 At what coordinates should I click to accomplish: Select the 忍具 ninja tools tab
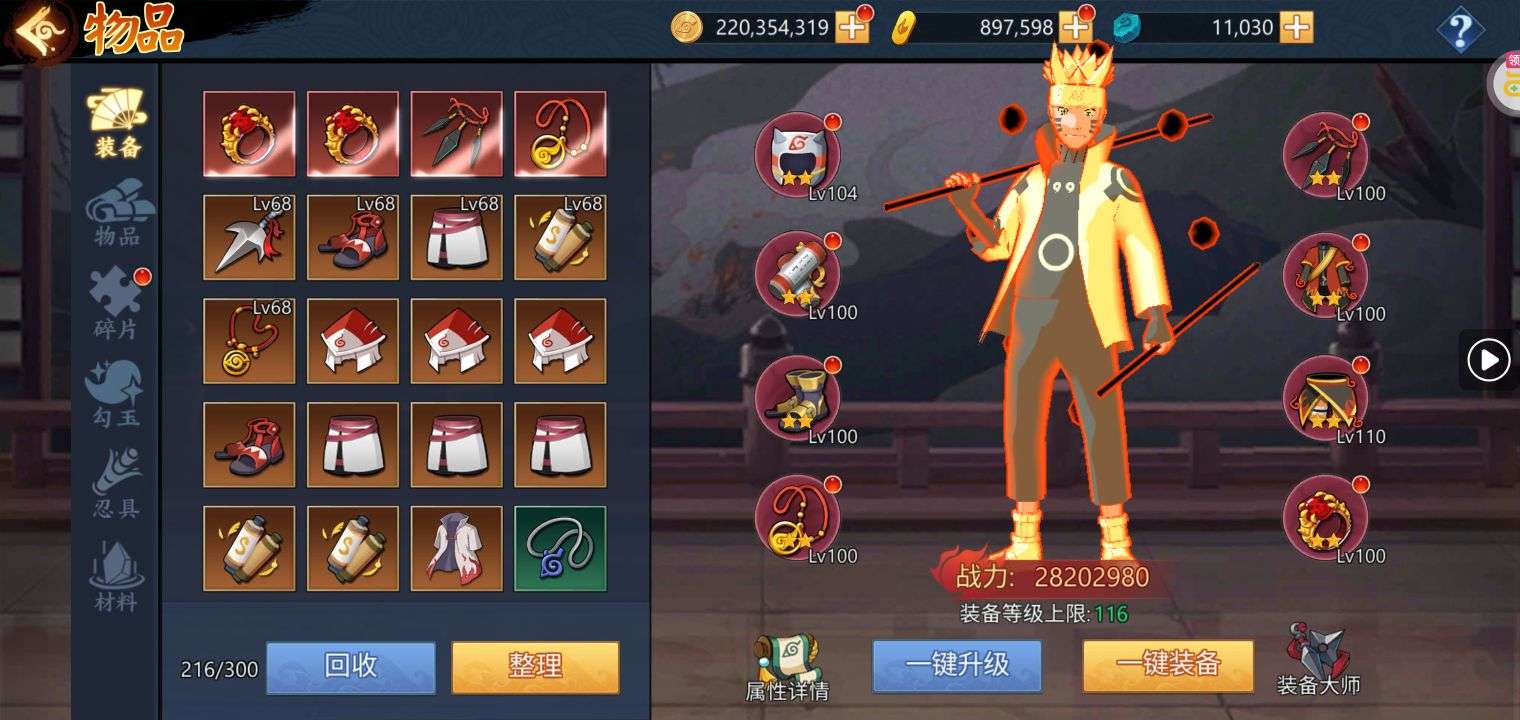pyautogui.click(x=117, y=485)
